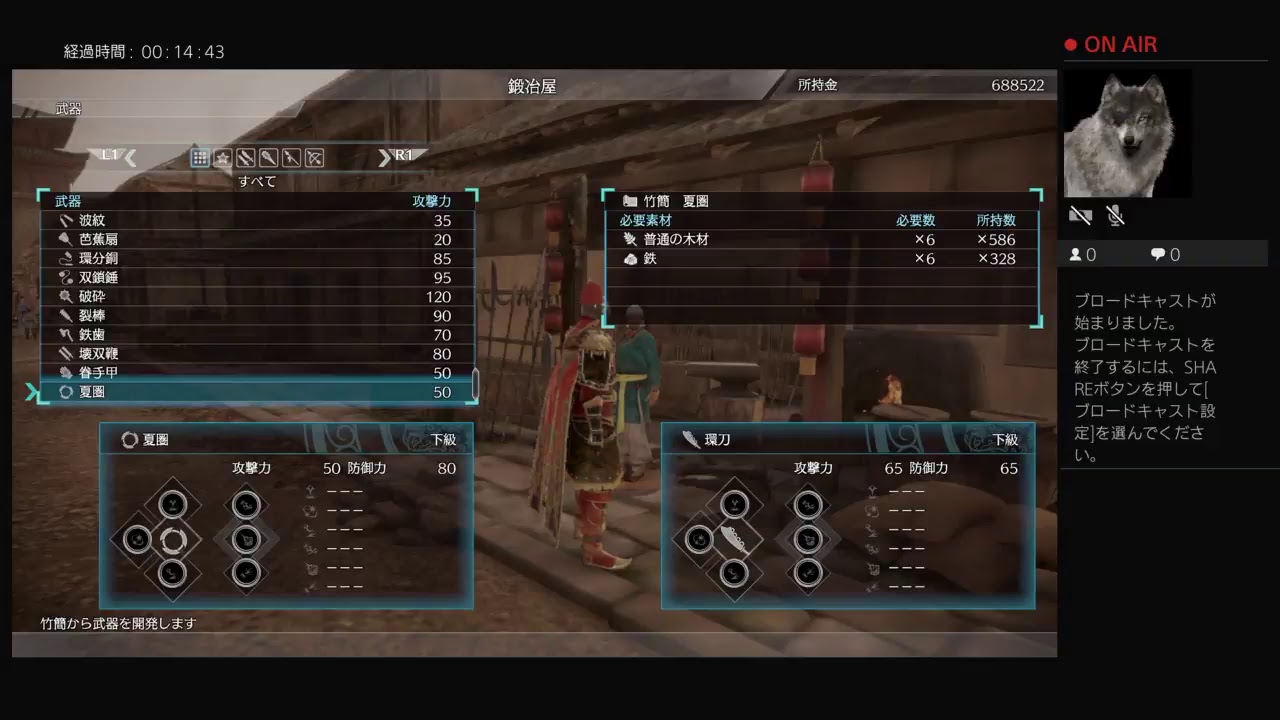Image resolution: width=1280 pixels, height=720 pixels.
Task: Go back a filter page with L1 chevron
Action: (129, 156)
